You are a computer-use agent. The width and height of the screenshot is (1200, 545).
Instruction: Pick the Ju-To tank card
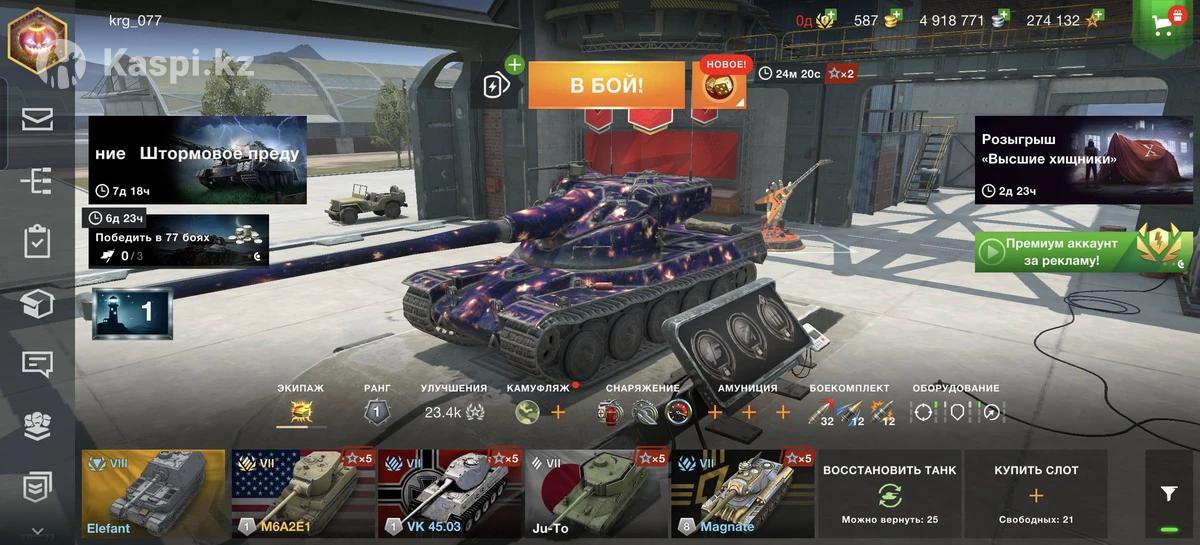[596, 494]
